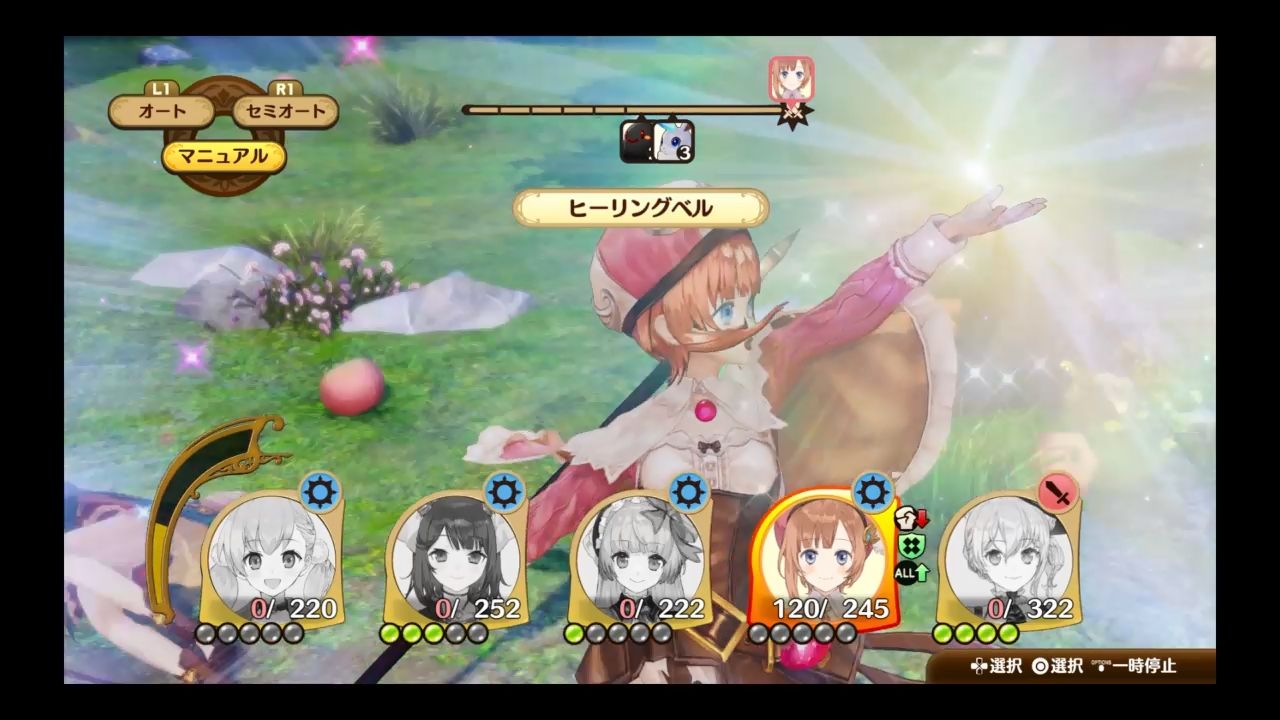Click the green shield defense buff icon
This screenshot has height=720, width=1280.
click(x=911, y=544)
